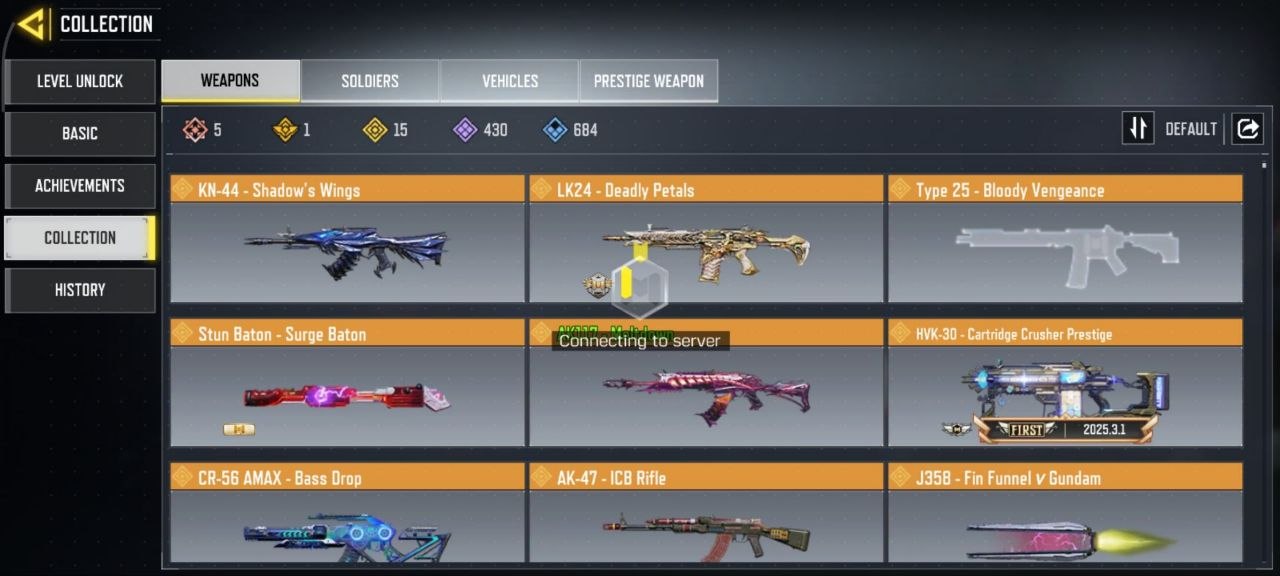Open the Level Unlock section

coord(80,81)
